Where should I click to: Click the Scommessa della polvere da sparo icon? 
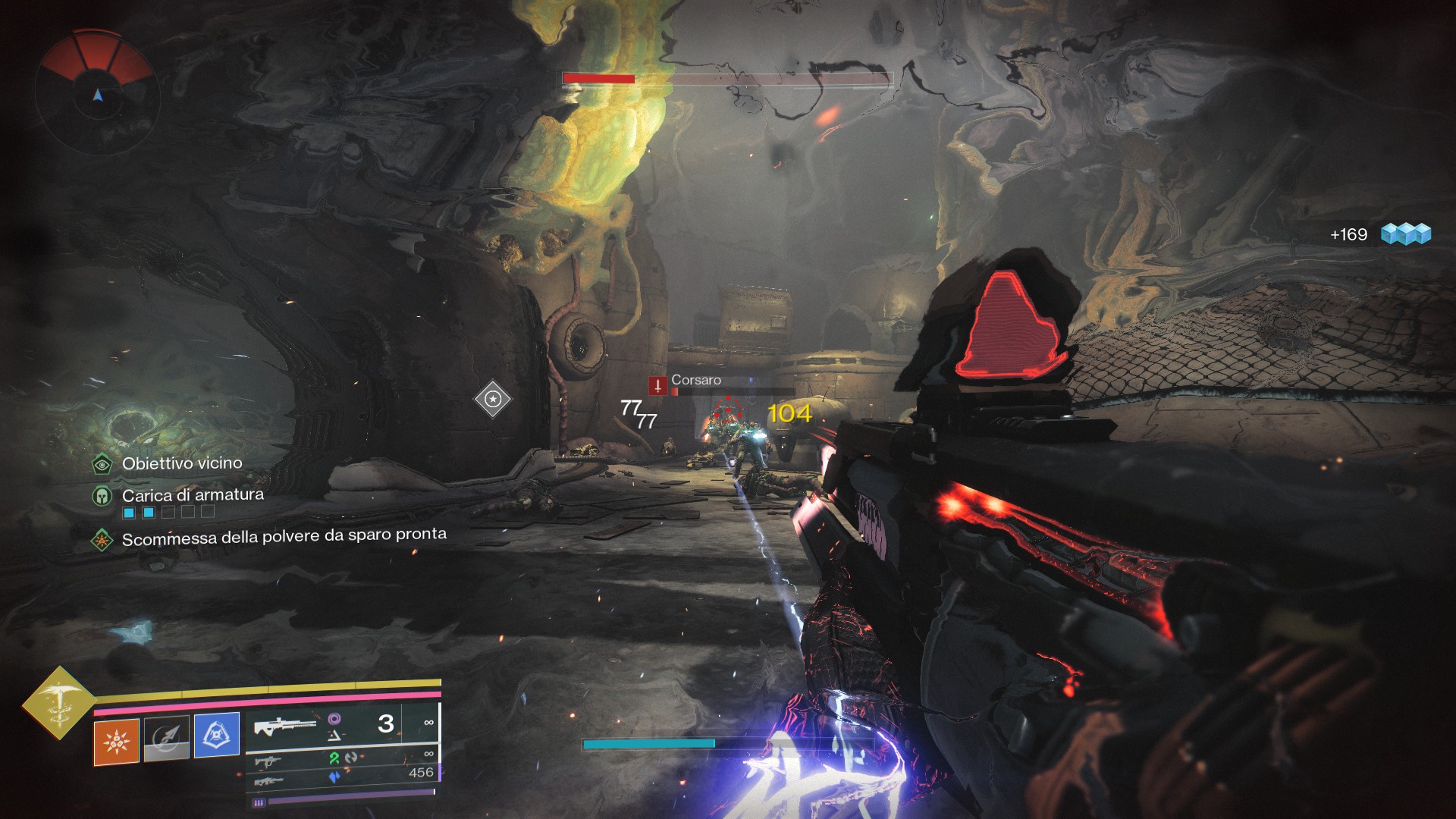coord(102,540)
